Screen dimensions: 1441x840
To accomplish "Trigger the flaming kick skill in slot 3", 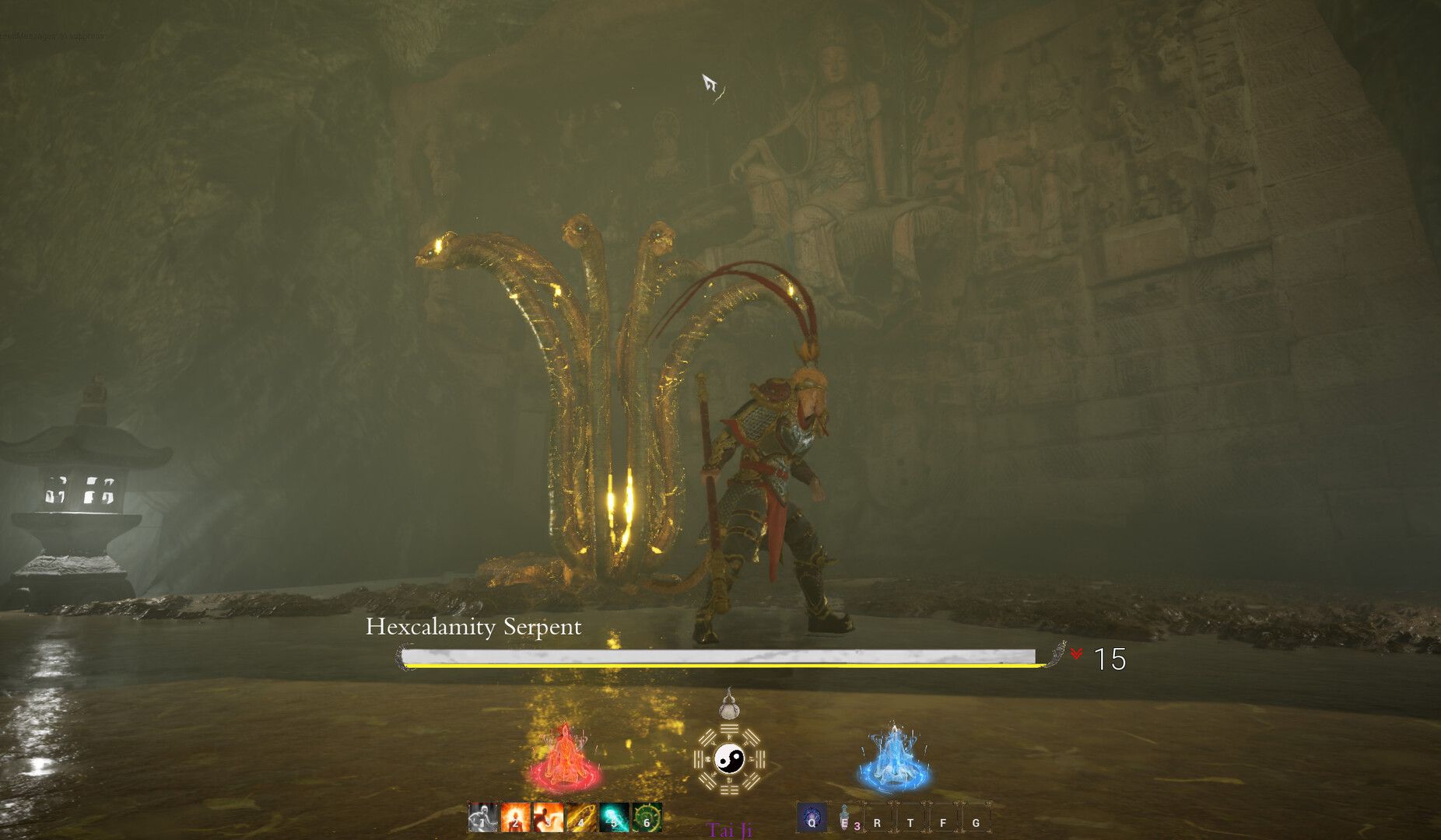I will coord(548,818).
